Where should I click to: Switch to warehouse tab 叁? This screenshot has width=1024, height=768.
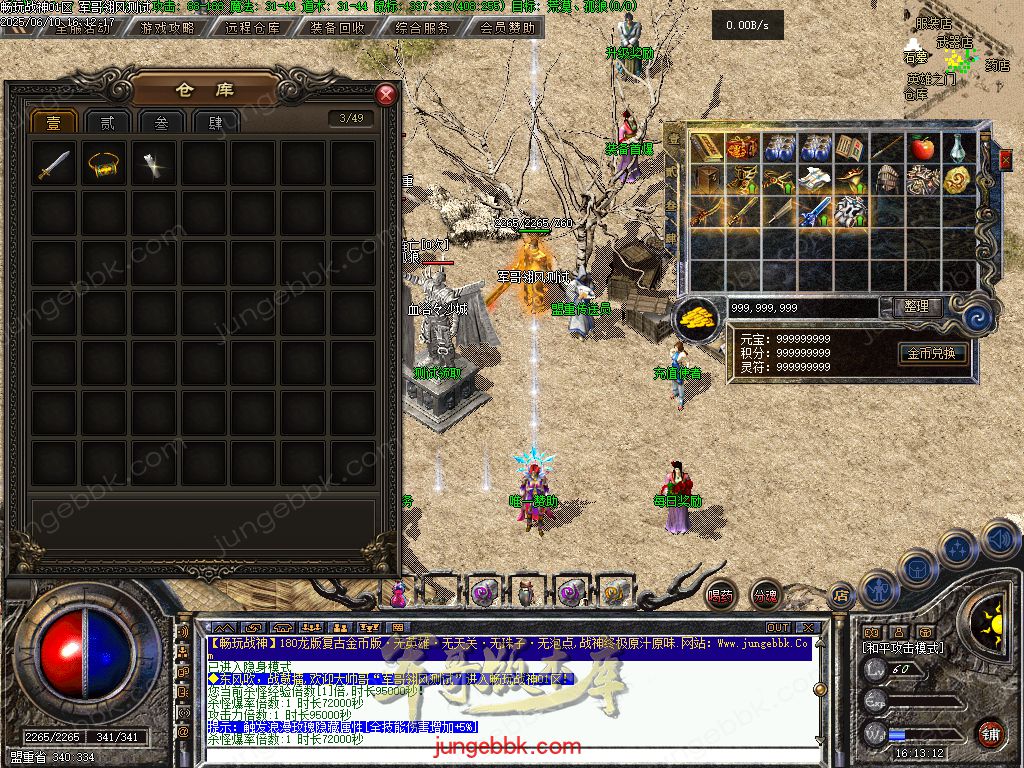162,122
